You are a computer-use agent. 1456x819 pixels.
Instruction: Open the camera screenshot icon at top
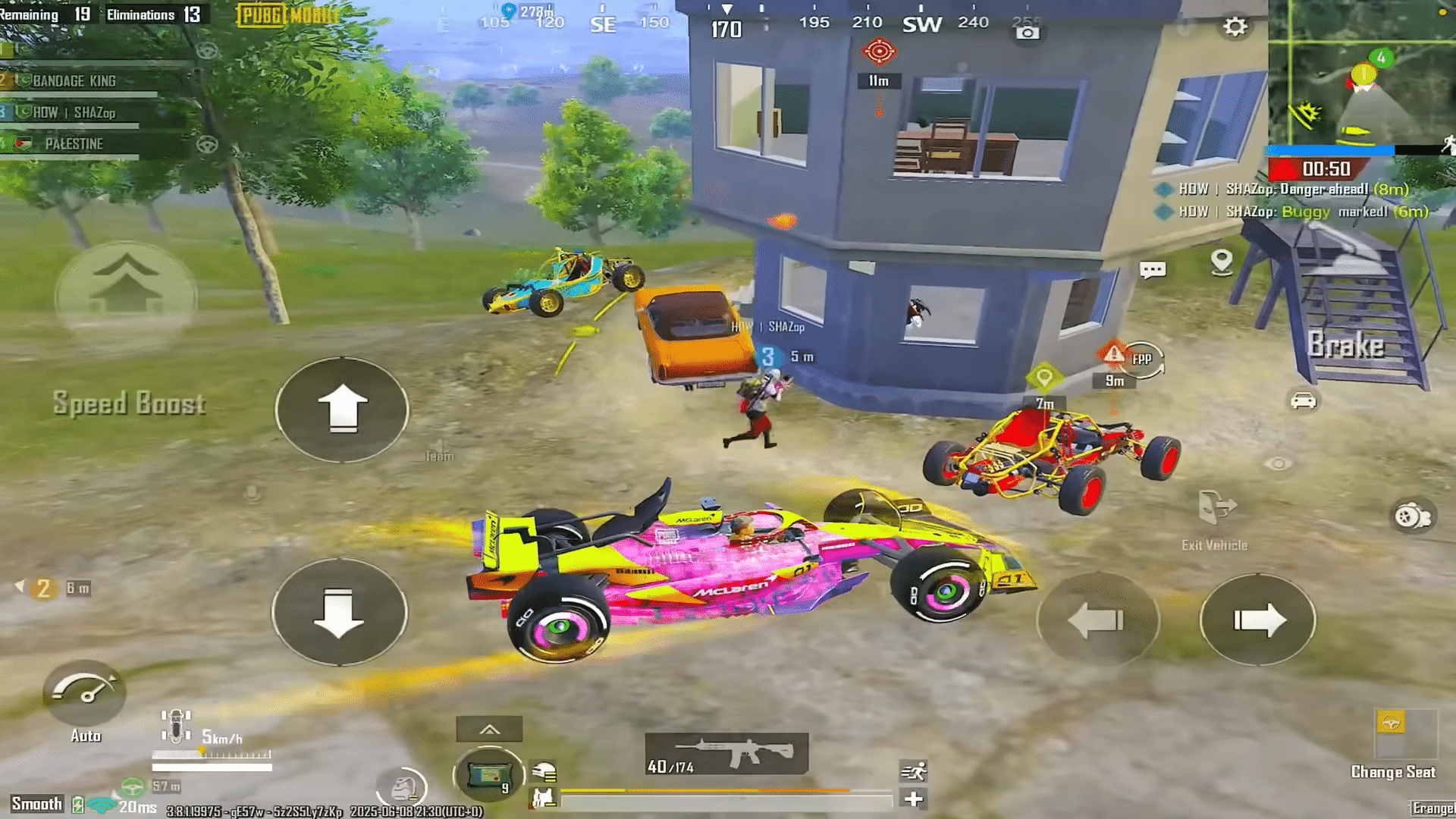point(1028,34)
